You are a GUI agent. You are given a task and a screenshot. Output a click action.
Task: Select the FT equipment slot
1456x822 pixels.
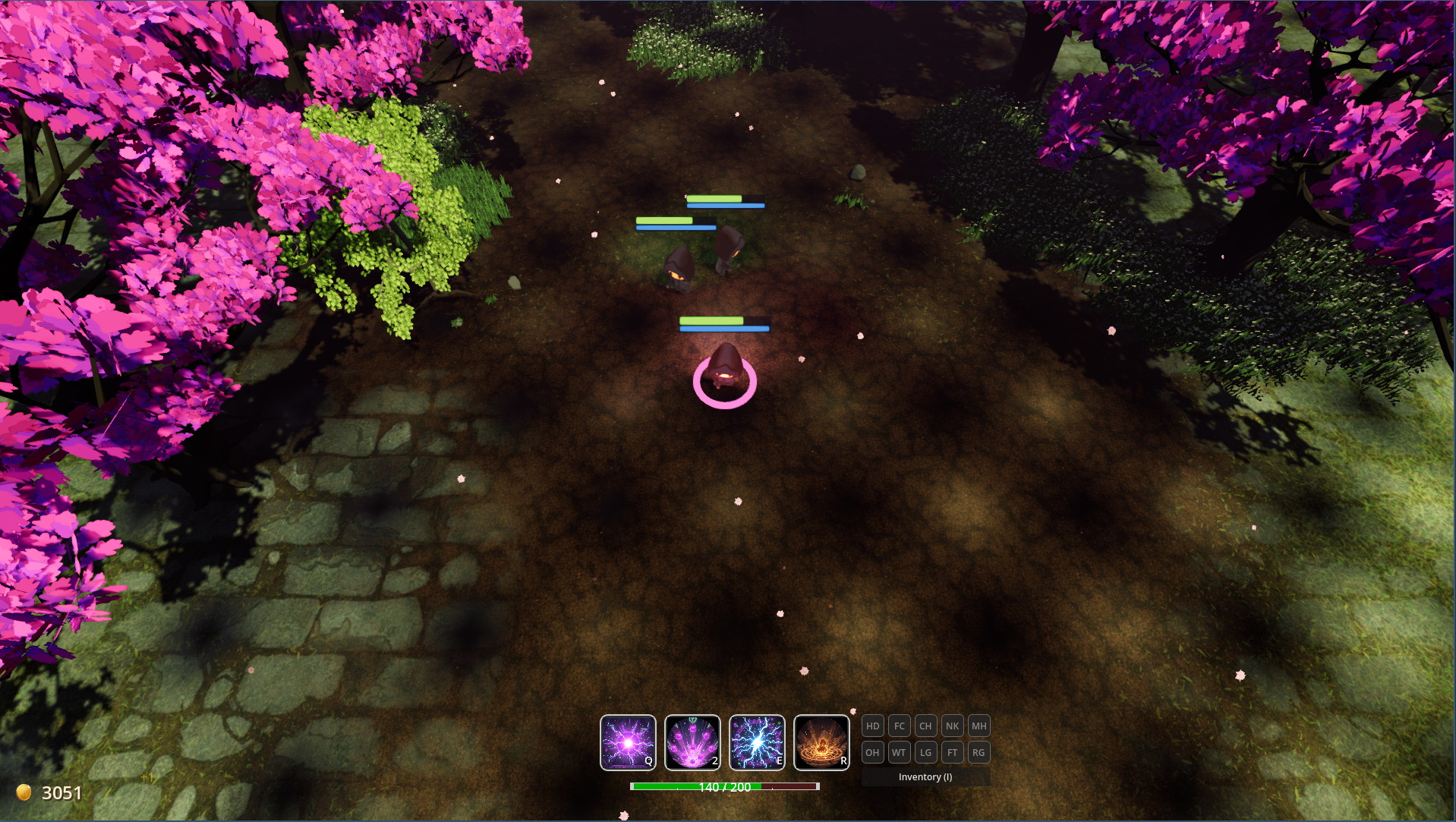pyautogui.click(x=952, y=753)
